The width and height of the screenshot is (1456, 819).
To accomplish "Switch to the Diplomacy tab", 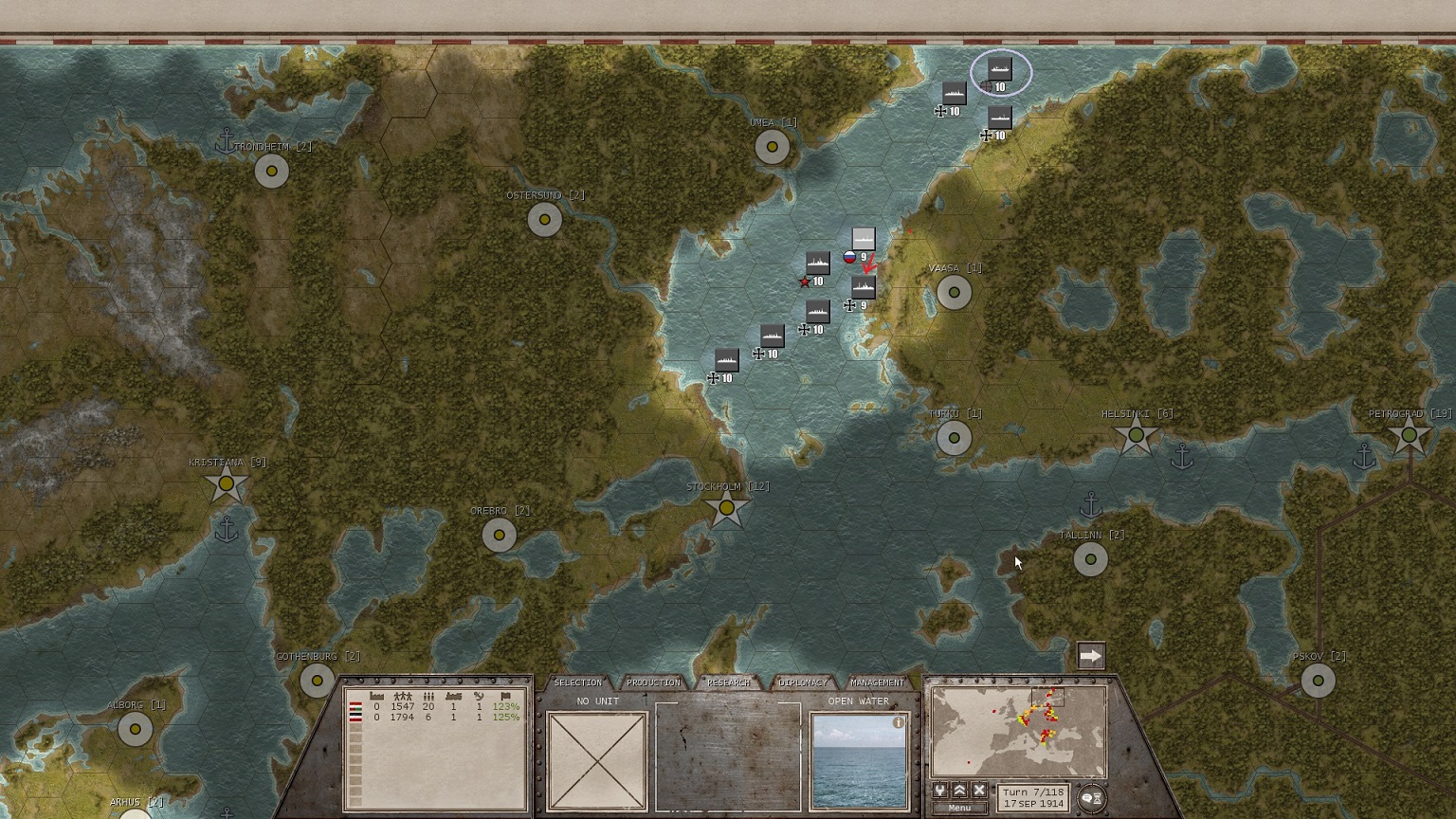I will click(x=803, y=682).
